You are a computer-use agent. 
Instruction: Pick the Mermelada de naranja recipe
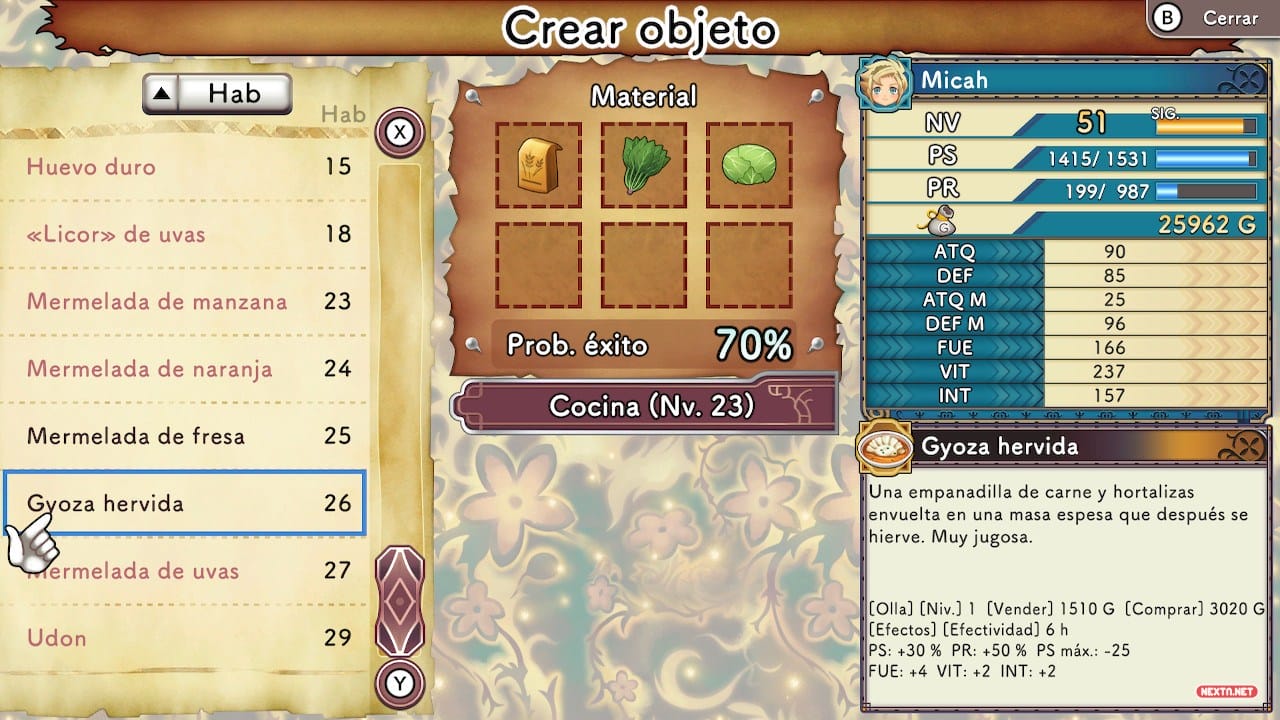(185, 369)
